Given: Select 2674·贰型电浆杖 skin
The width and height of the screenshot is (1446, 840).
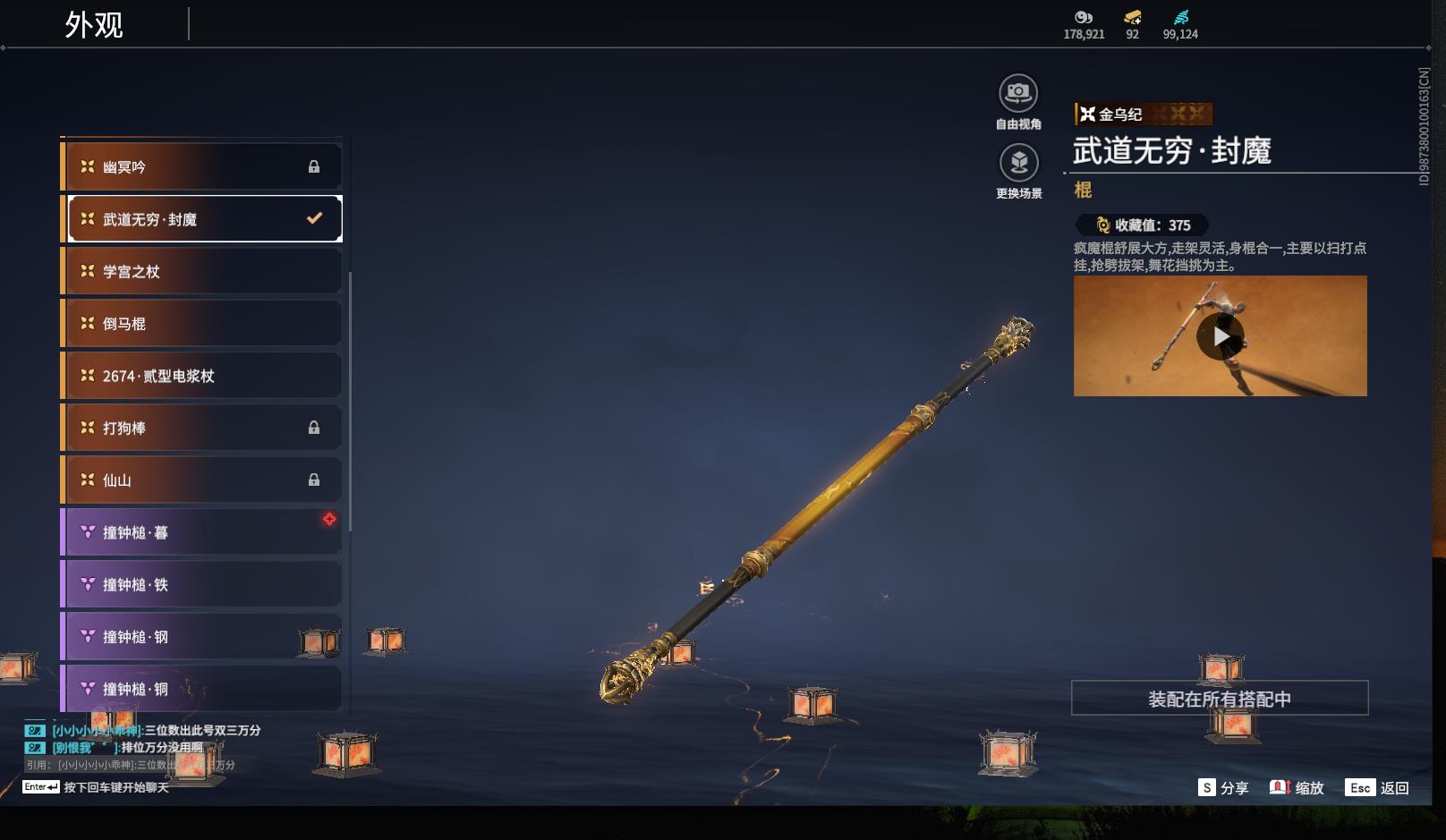Looking at the screenshot, I should (x=202, y=376).
